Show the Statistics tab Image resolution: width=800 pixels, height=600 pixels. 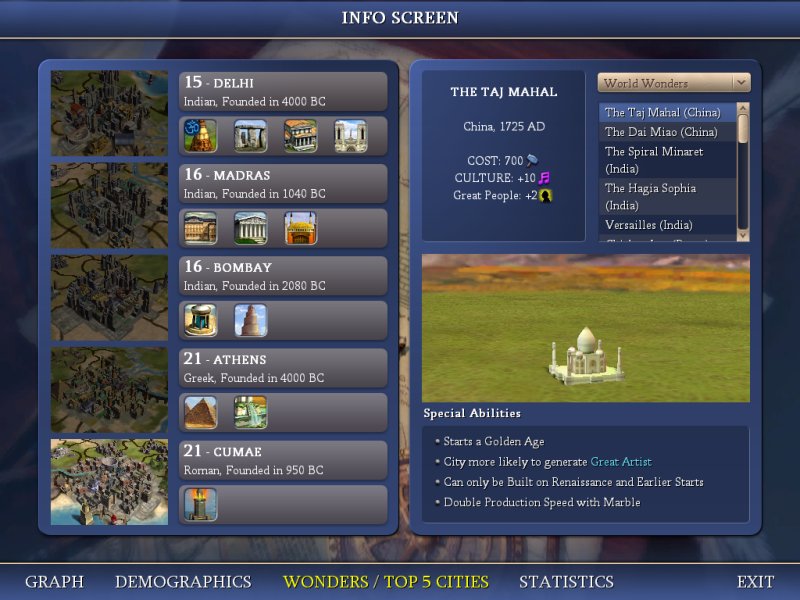coord(566,581)
